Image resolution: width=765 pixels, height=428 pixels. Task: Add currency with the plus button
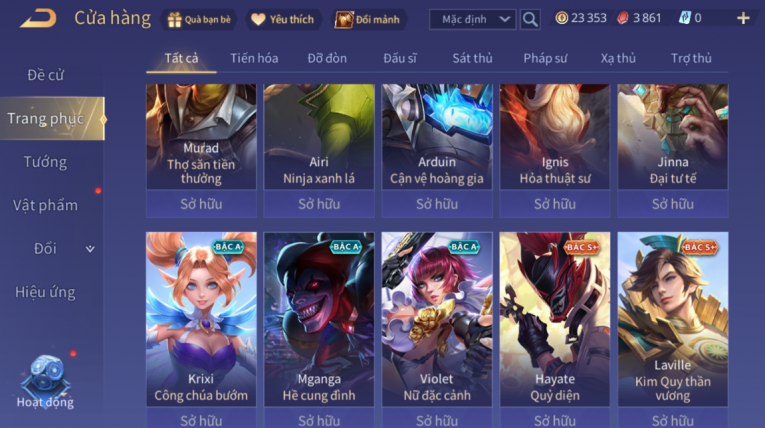743,18
